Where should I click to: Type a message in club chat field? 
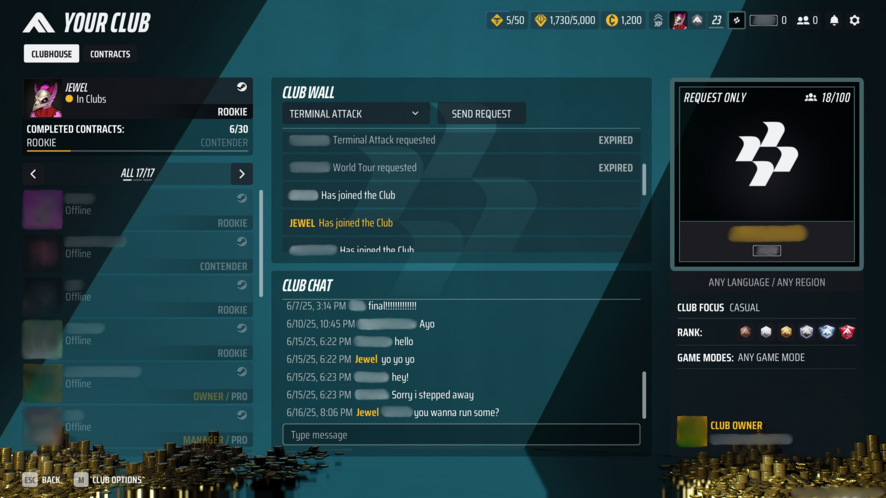(461, 435)
